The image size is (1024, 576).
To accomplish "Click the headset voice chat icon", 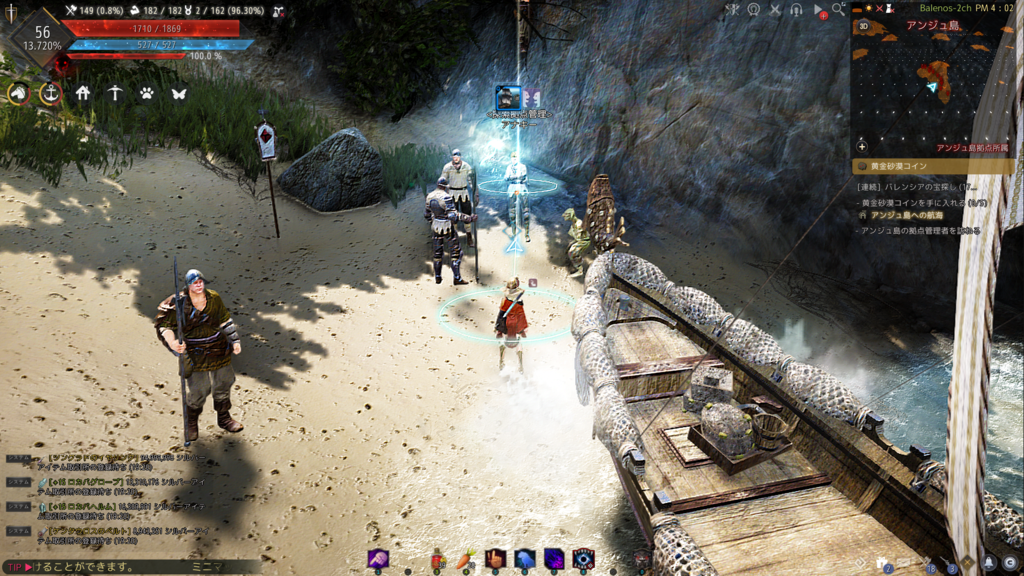I will point(796,10).
